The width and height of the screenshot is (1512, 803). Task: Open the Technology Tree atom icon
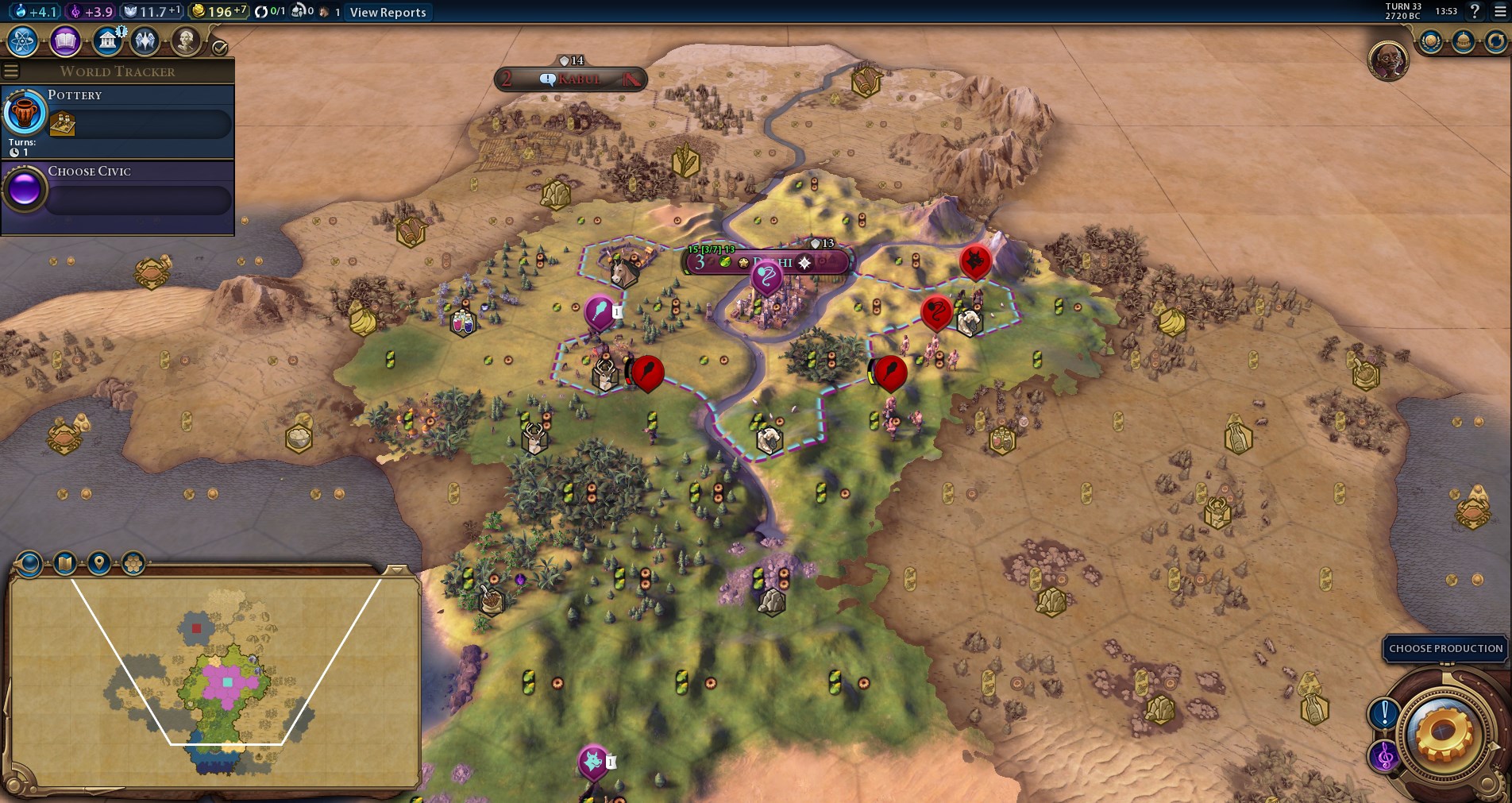[23, 41]
